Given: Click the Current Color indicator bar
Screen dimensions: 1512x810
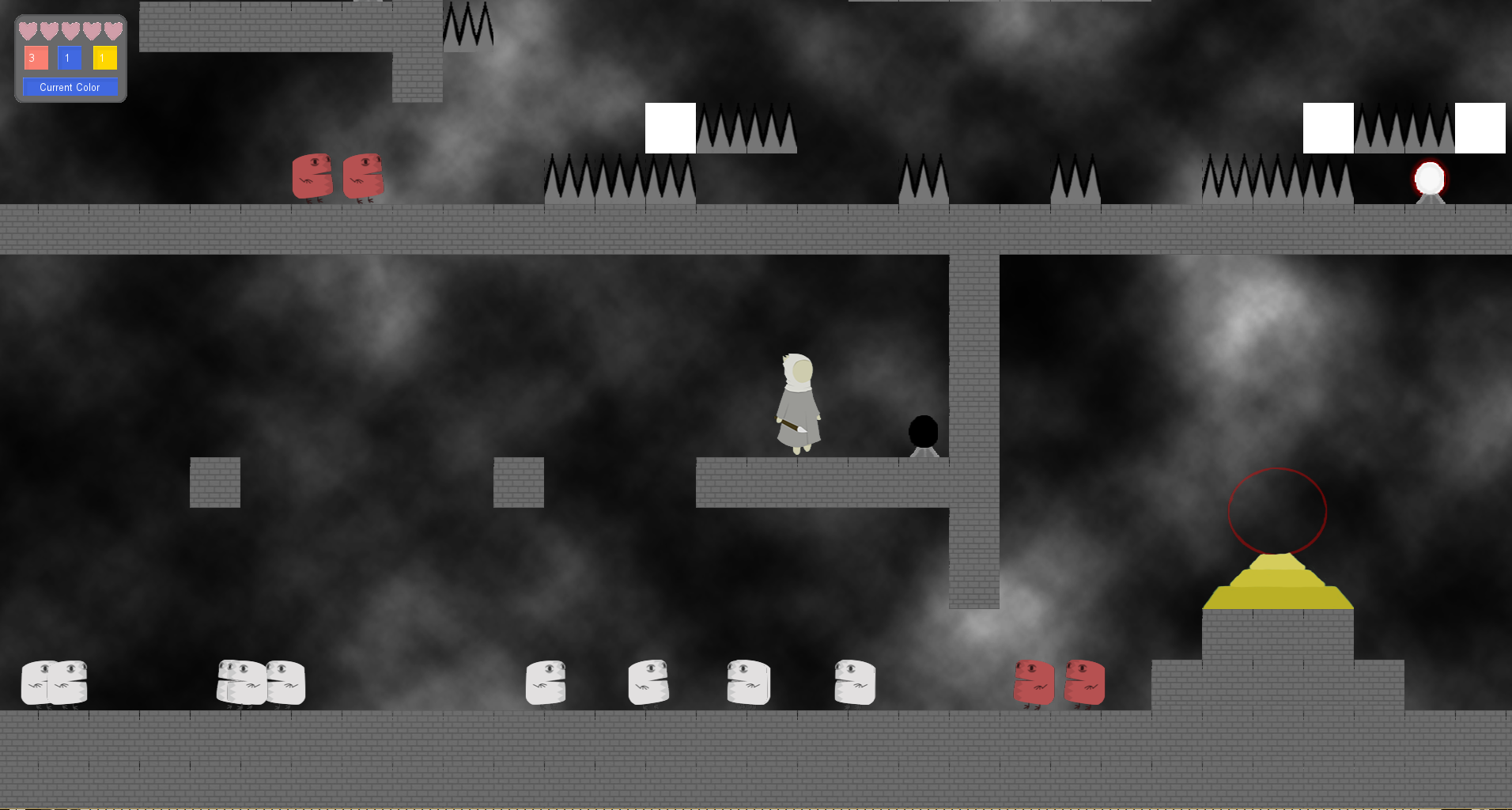Looking at the screenshot, I should (x=70, y=87).
